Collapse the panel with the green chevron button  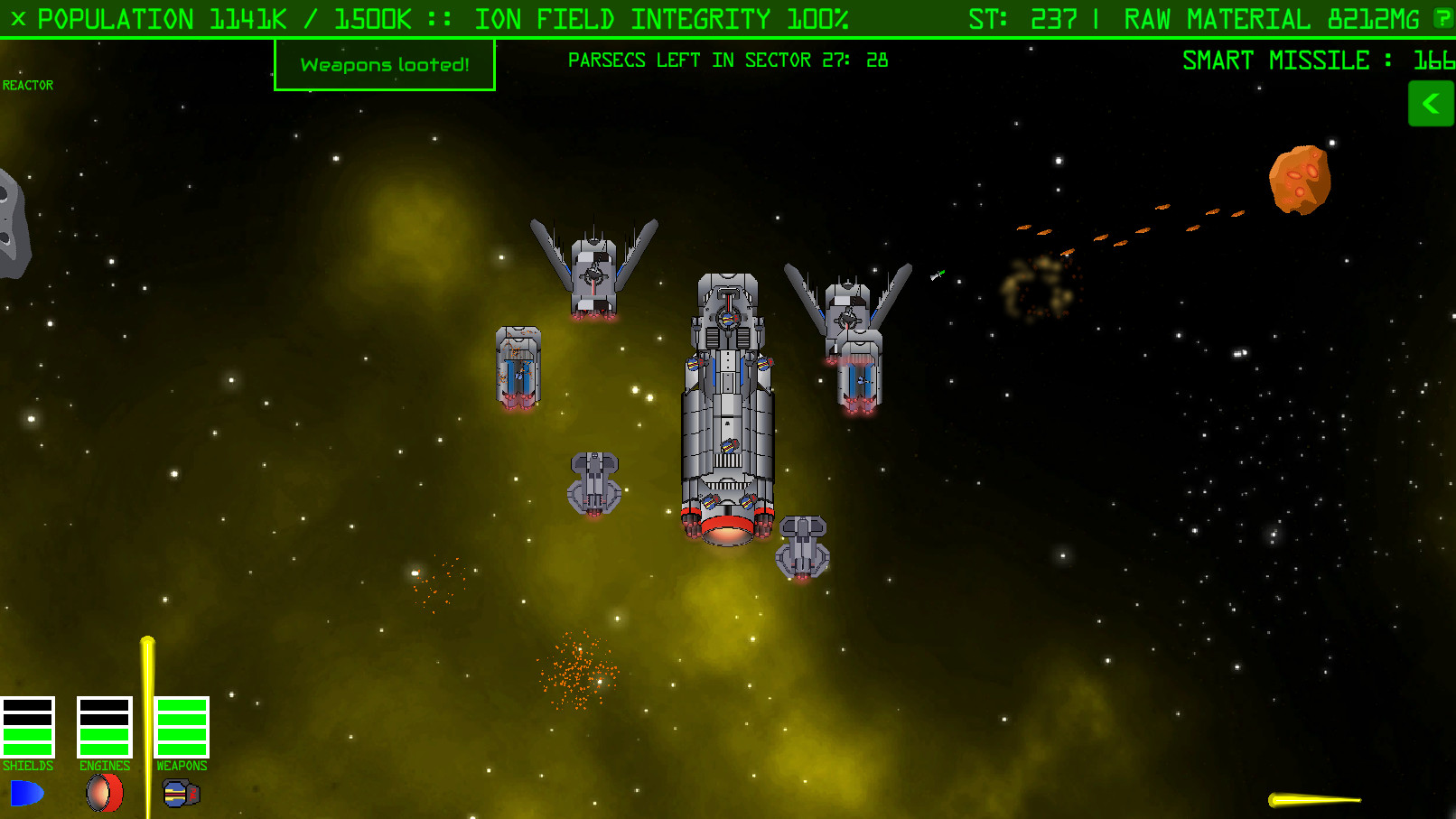(x=1431, y=103)
